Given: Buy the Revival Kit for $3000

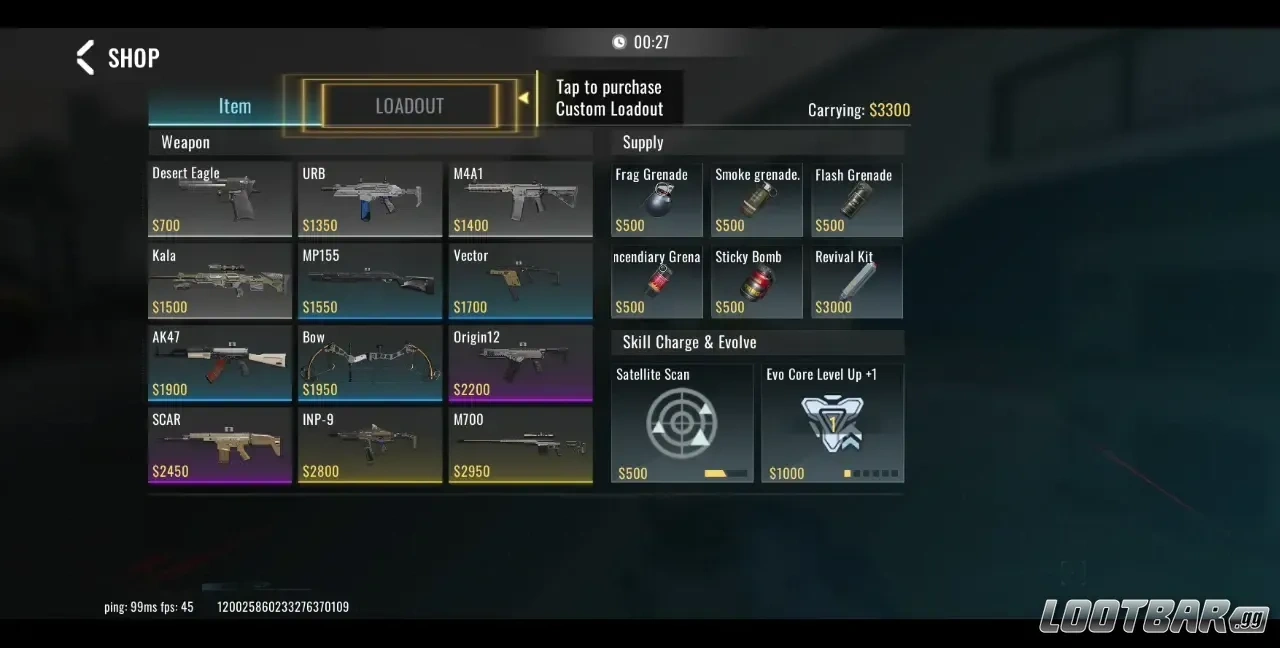Looking at the screenshot, I should click(857, 282).
